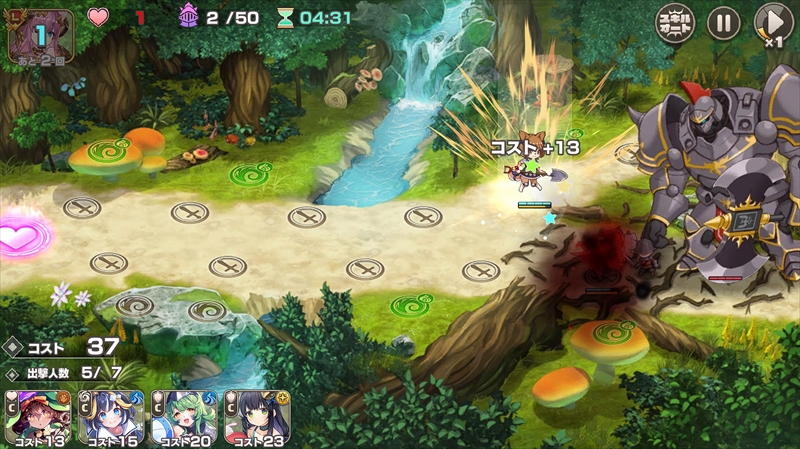Activate the pink-haired leader skill portrait

click(40, 36)
